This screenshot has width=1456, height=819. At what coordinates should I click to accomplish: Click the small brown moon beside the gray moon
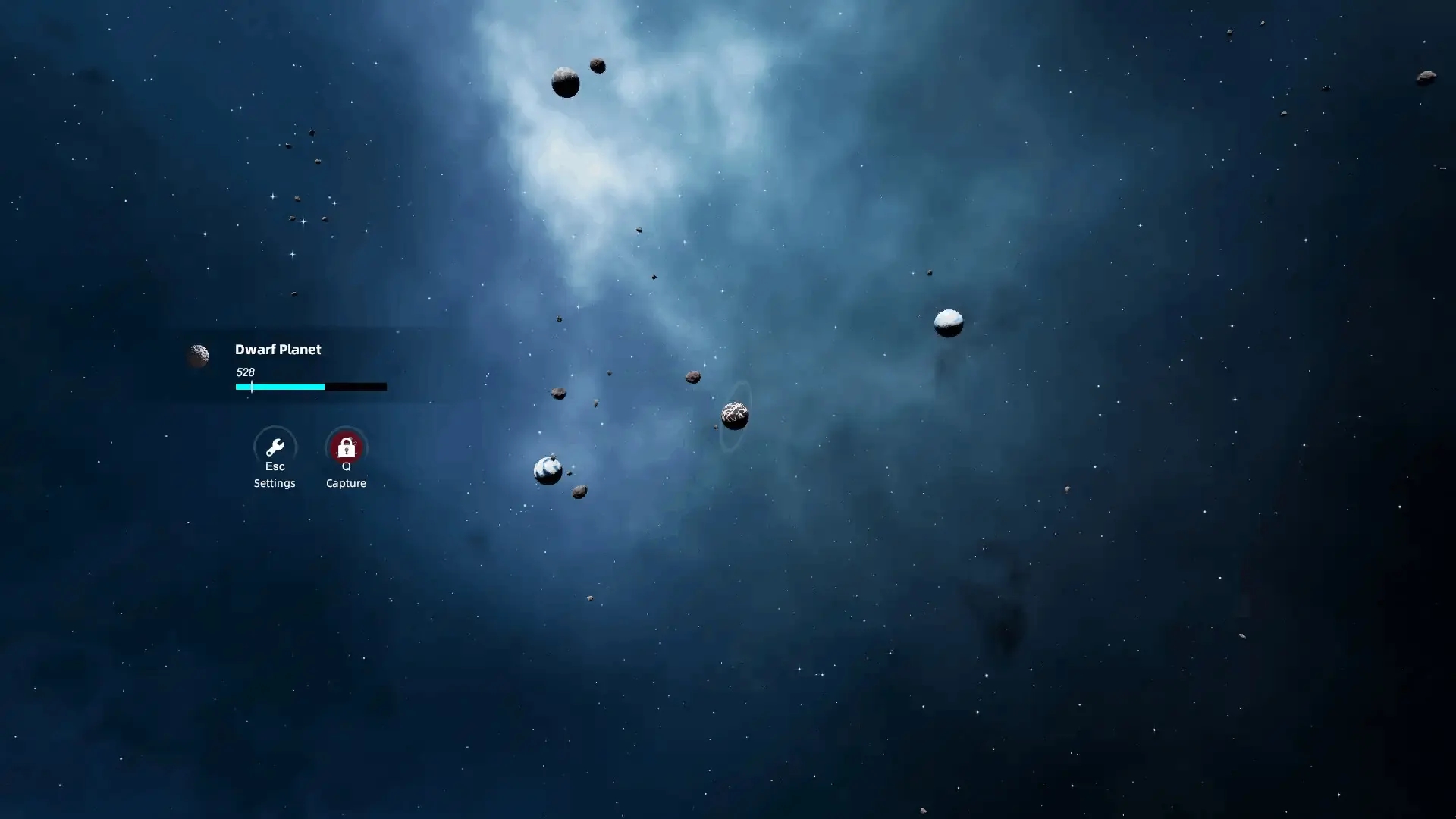click(x=598, y=67)
